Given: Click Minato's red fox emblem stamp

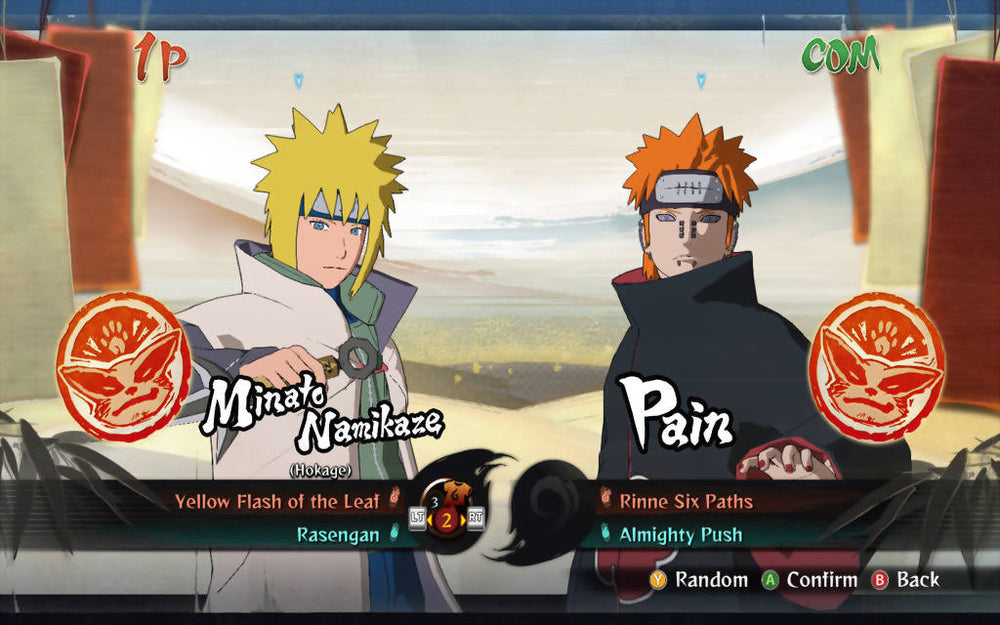Looking at the screenshot, I should pos(123,366).
